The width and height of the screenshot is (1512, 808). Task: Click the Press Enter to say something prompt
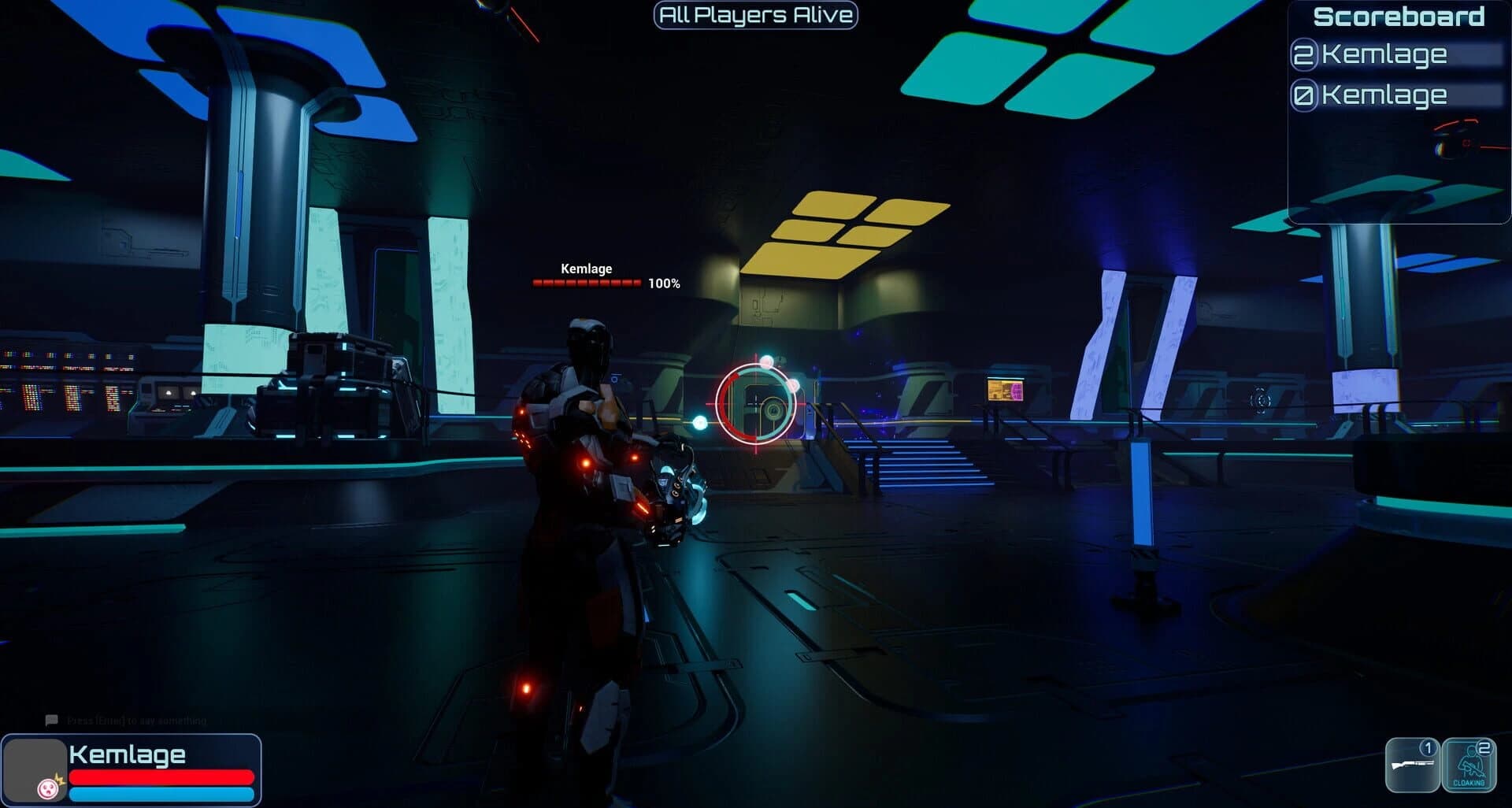pos(136,720)
